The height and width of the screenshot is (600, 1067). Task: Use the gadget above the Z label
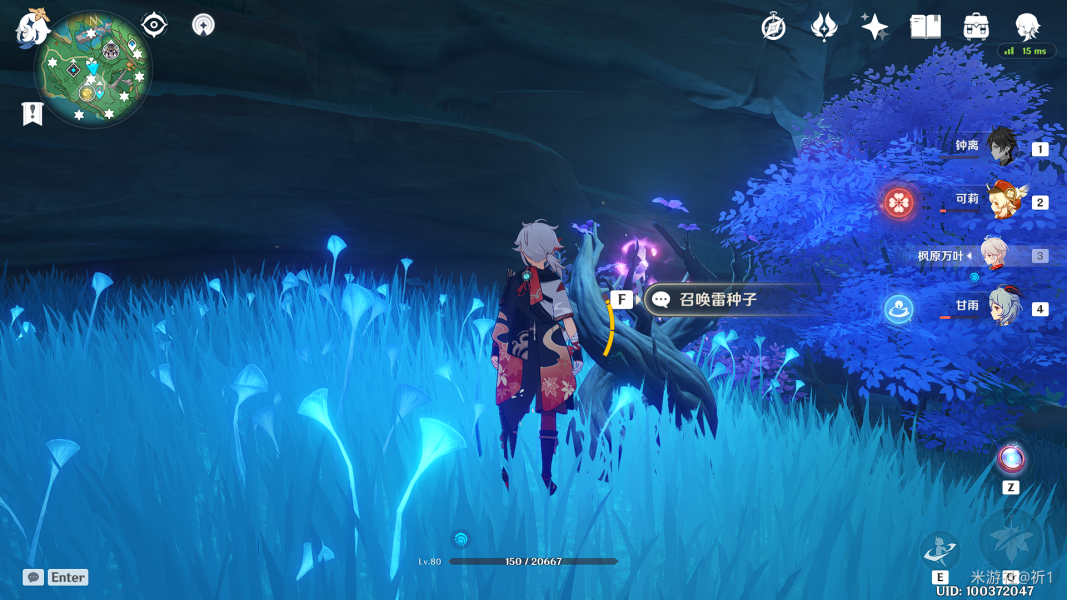coord(1011,460)
